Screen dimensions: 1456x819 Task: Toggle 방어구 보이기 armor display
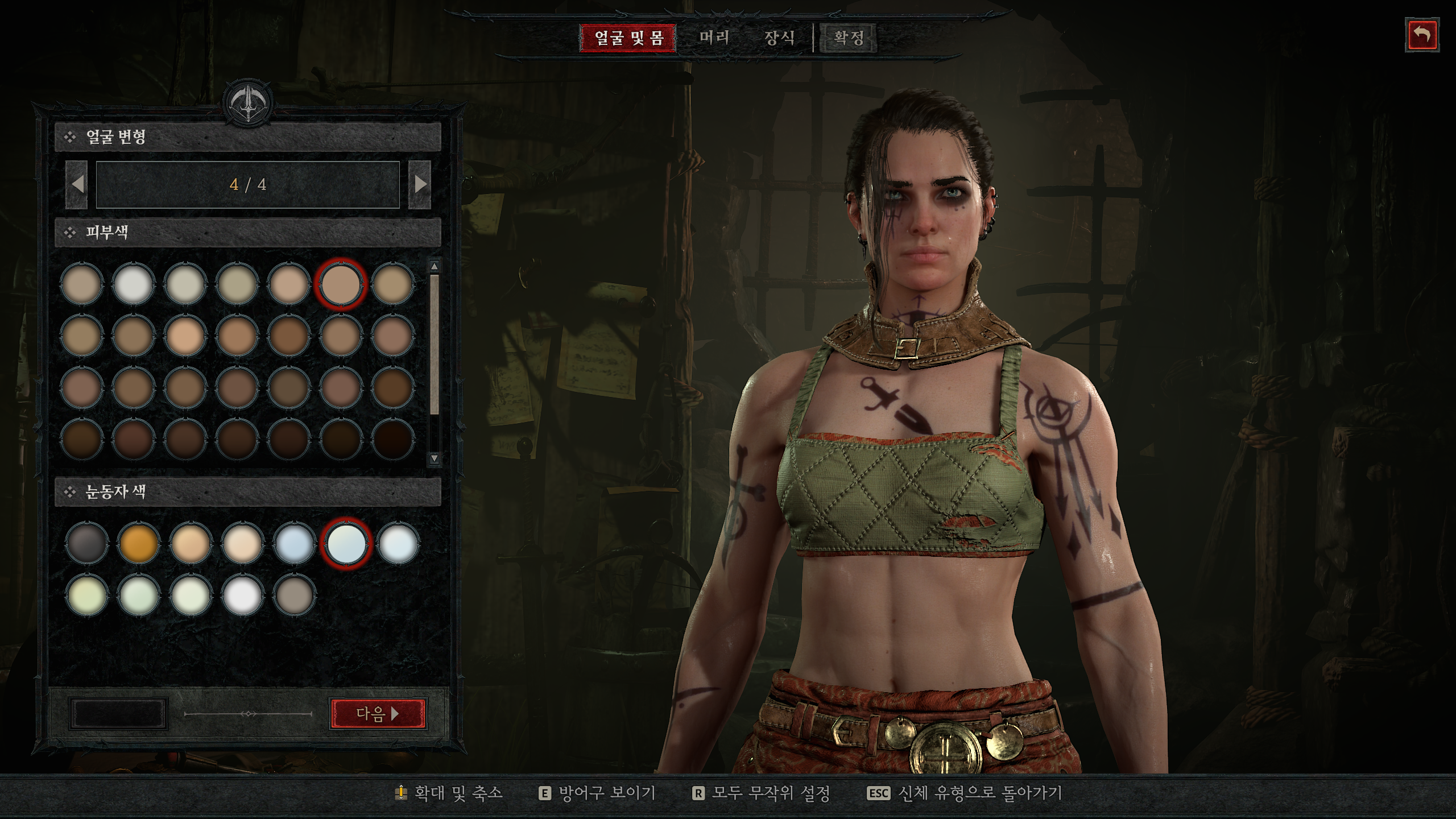[x=597, y=793]
